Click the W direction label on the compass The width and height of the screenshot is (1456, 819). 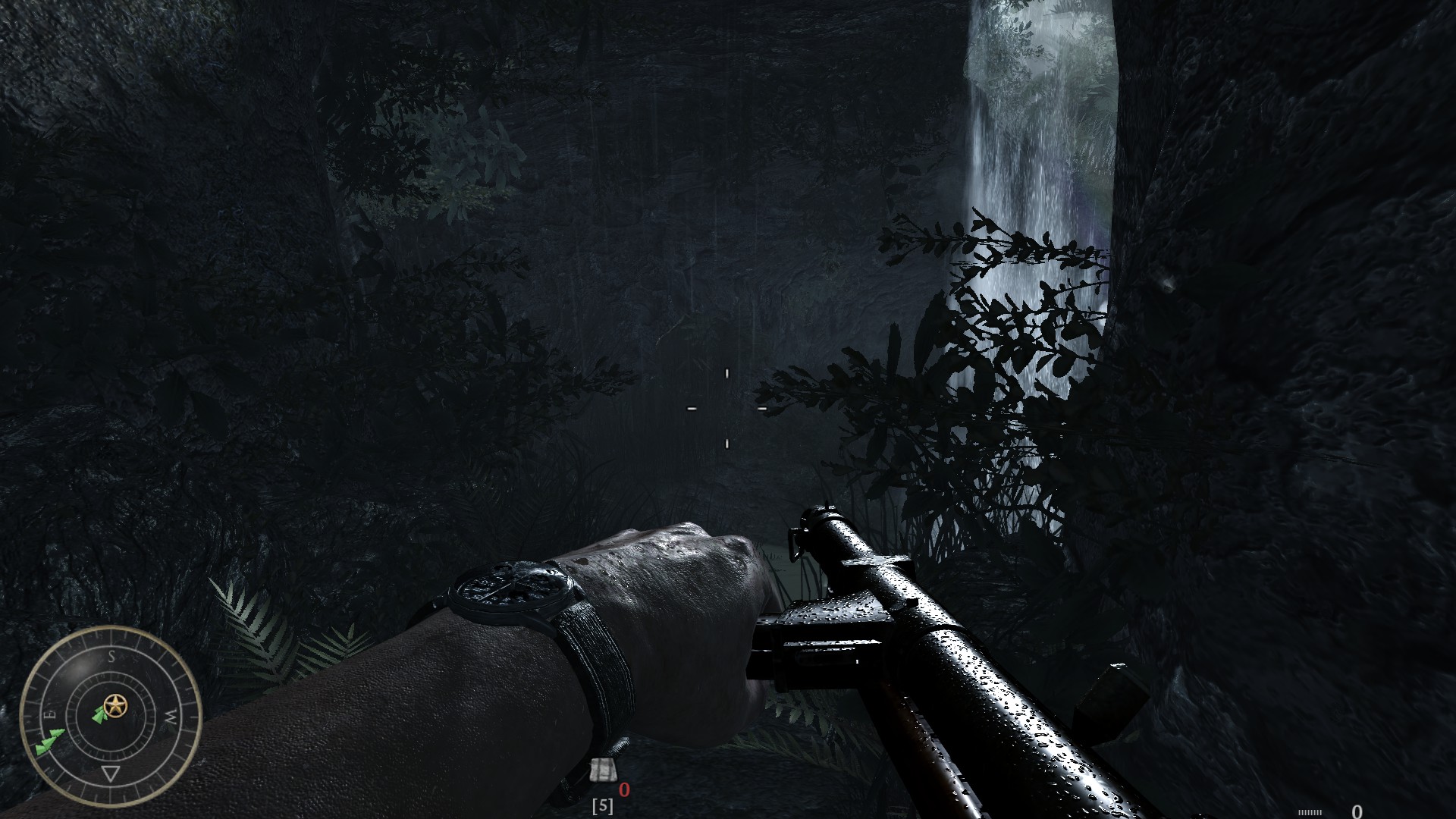click(170, 715)
